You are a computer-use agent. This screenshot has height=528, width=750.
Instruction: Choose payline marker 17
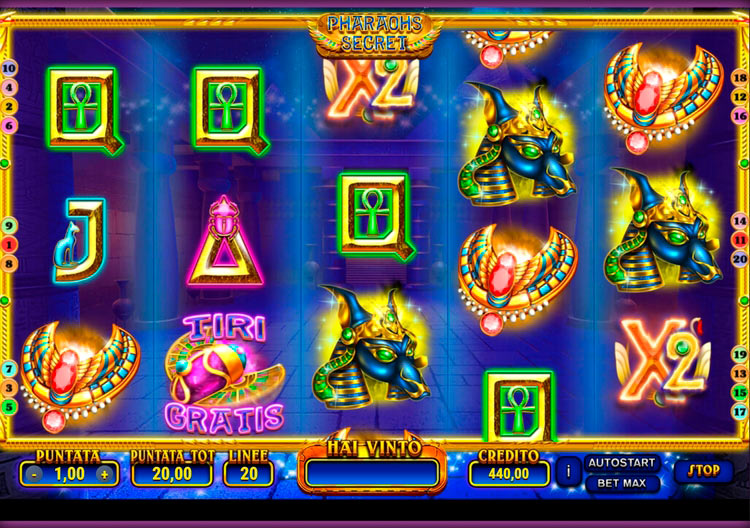740,410
